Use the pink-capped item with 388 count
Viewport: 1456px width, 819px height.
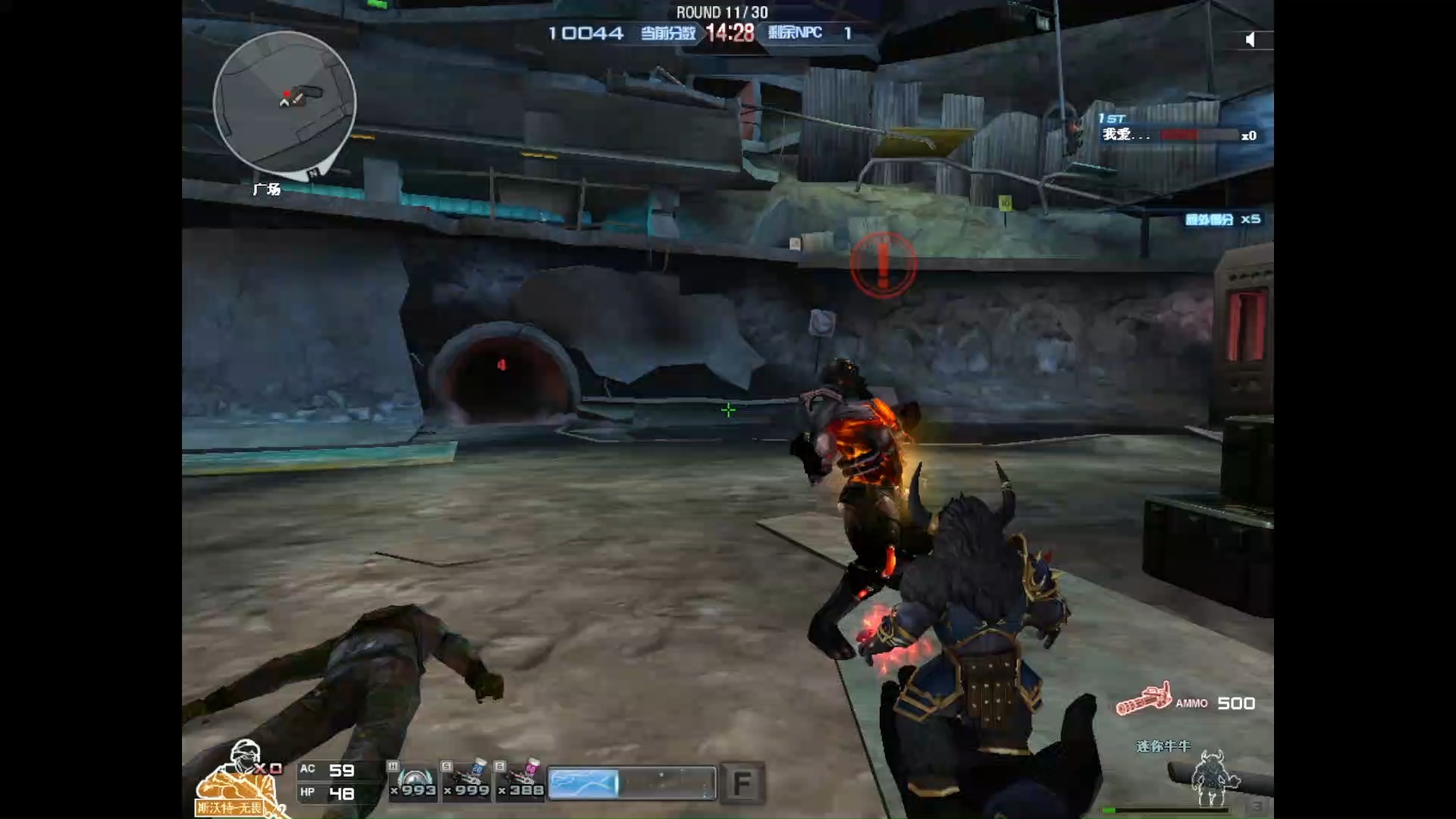(521, 780)
